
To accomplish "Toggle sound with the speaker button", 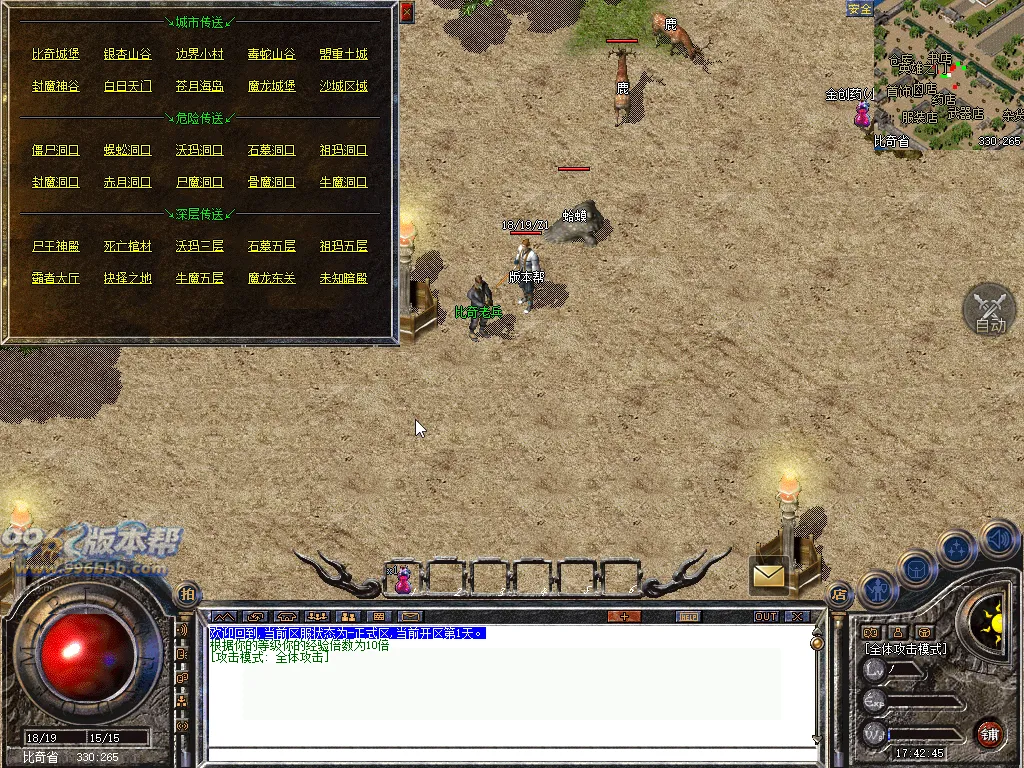I will [x=998, y=540].
